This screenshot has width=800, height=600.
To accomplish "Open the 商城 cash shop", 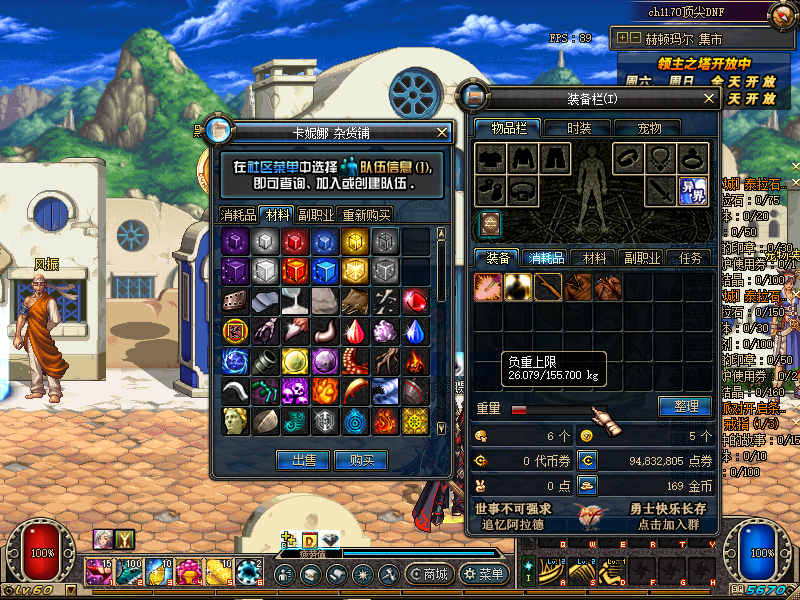I will (x=429, y=574).
